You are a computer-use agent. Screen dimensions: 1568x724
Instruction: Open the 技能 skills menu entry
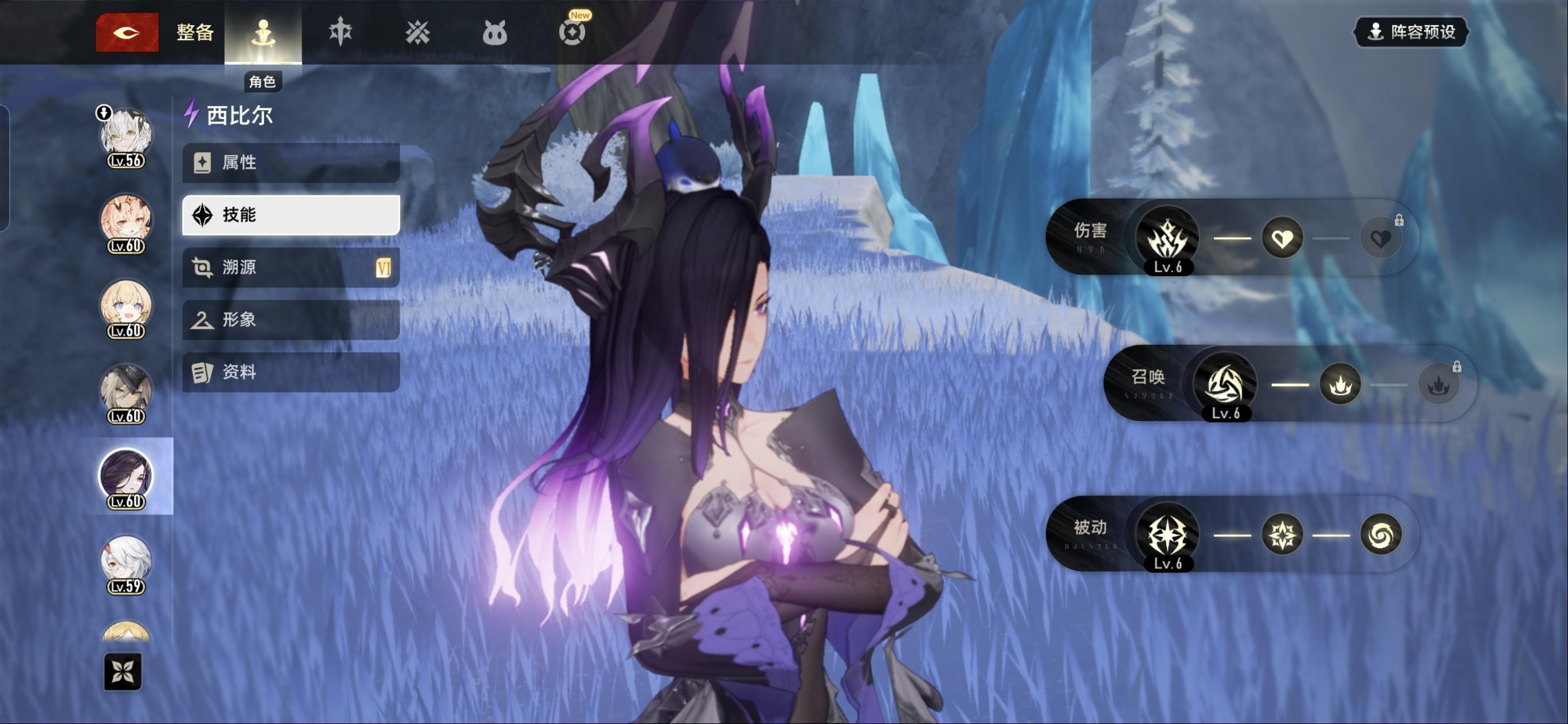[291, 215]
